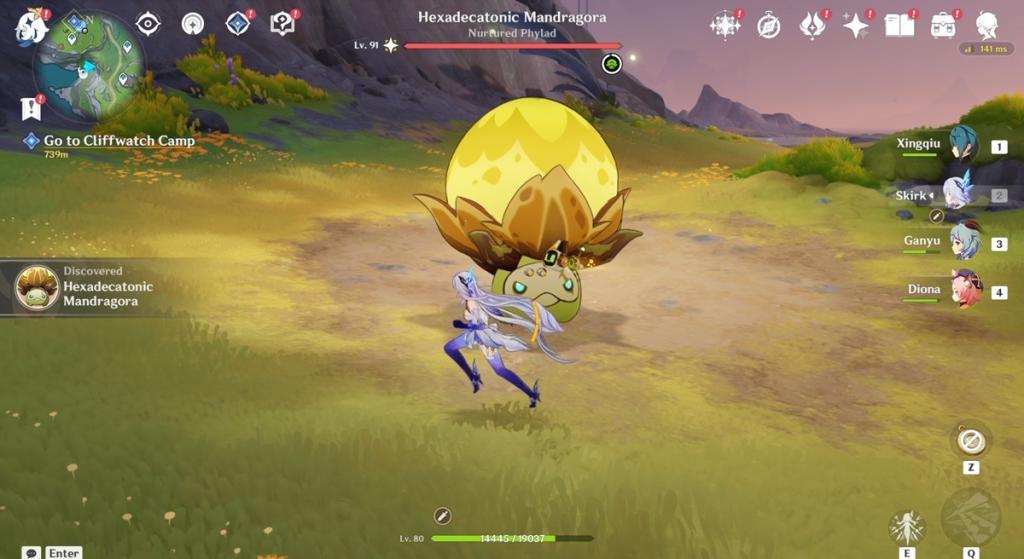Open the character screen head icon
Image resolution: width=1024 pixels, height=559 pixels.
(x=987, y=25)
